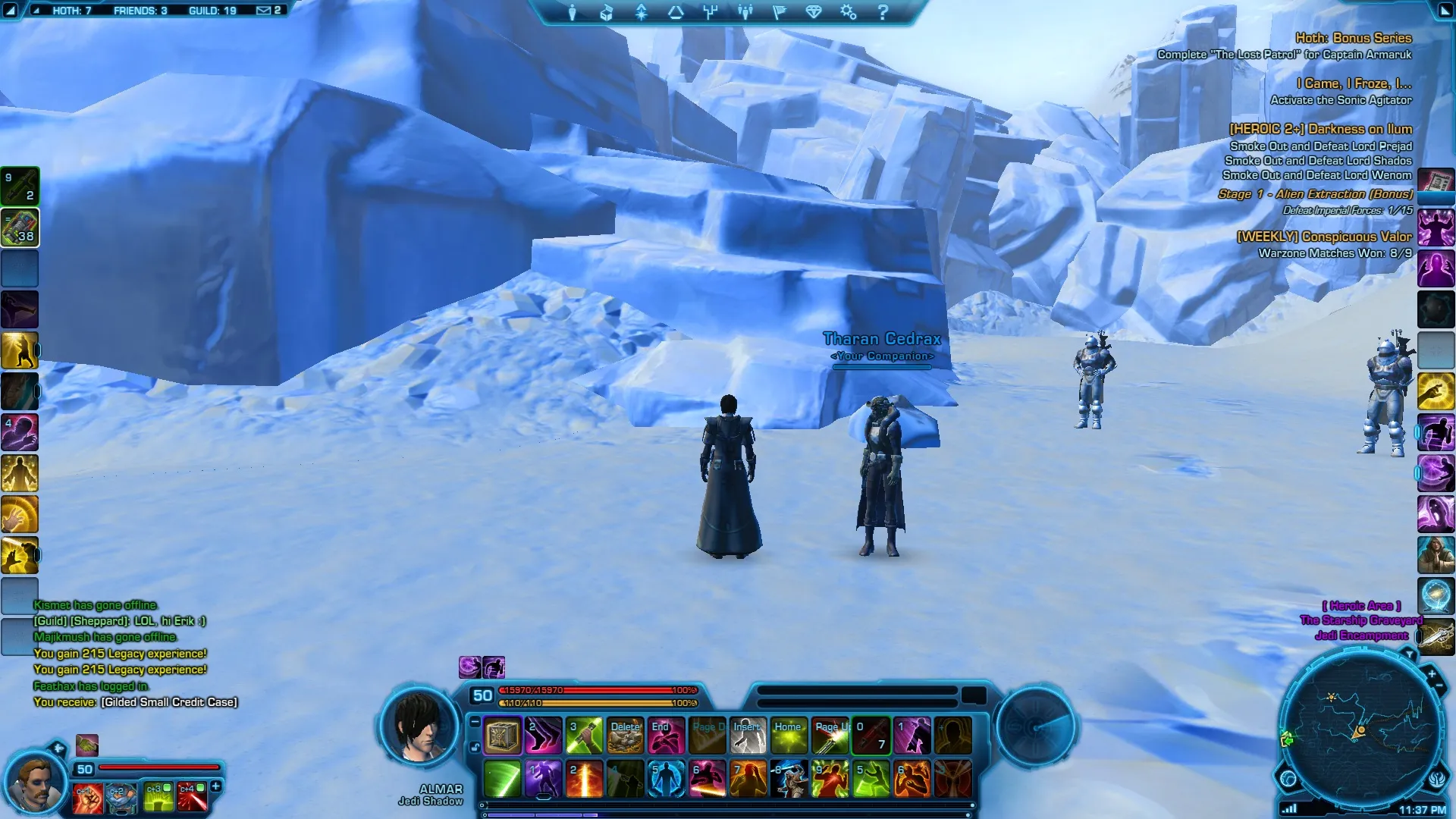Click the Gilded Small Credit Case chat link

169,702
